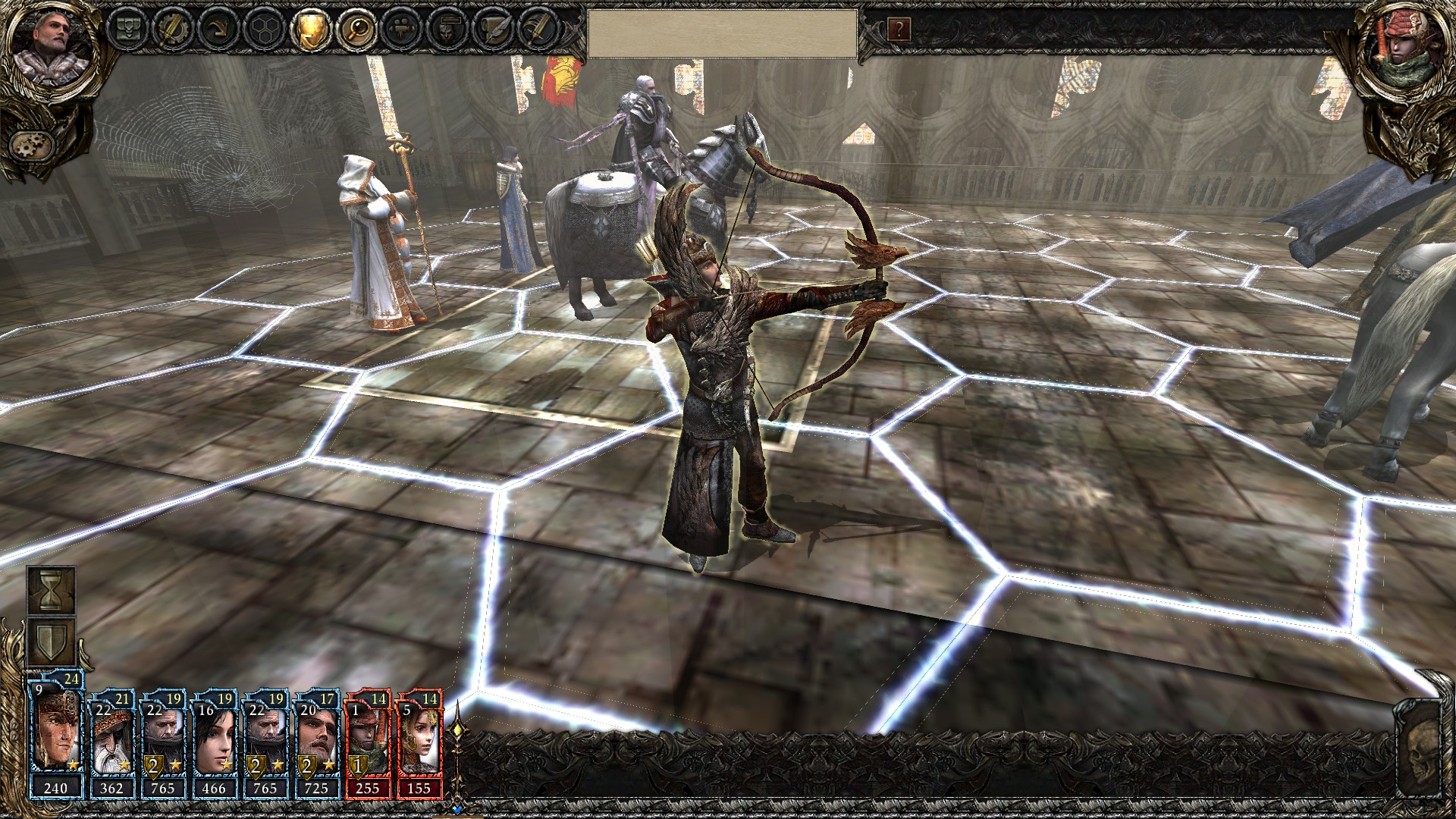This screenshot has width=1456, height=819.
Task: Select the bearded hero portrait
Action: pos(52,44)
